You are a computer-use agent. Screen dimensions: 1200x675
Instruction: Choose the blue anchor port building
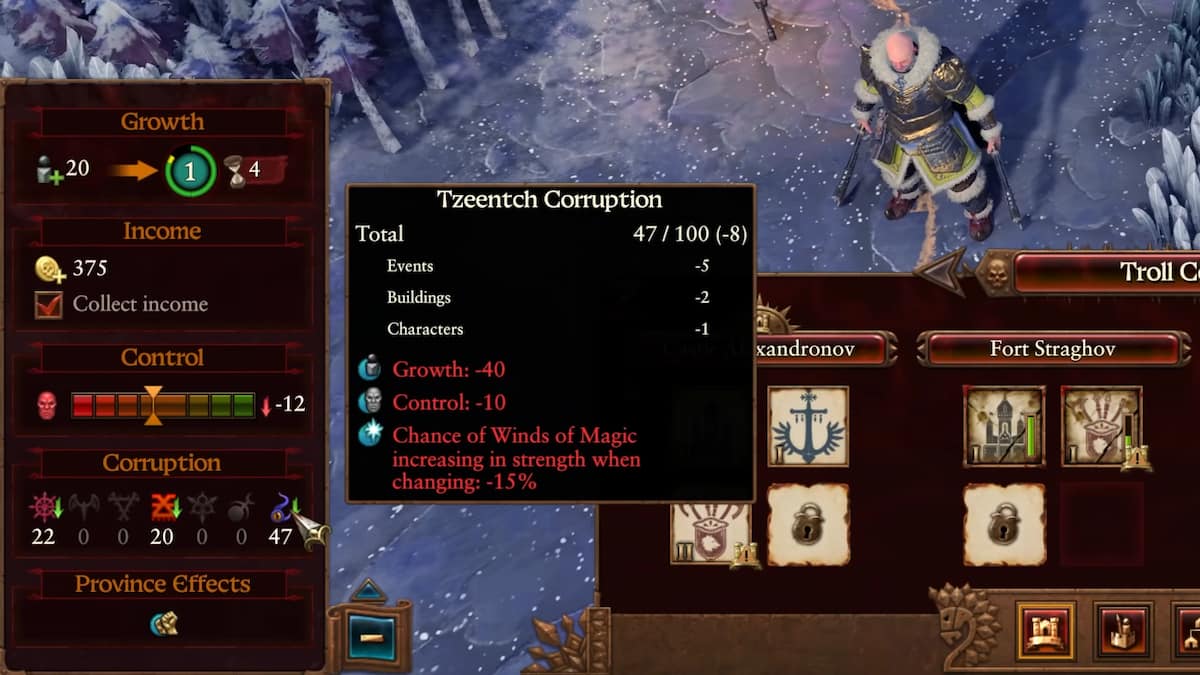click(808, 427)
